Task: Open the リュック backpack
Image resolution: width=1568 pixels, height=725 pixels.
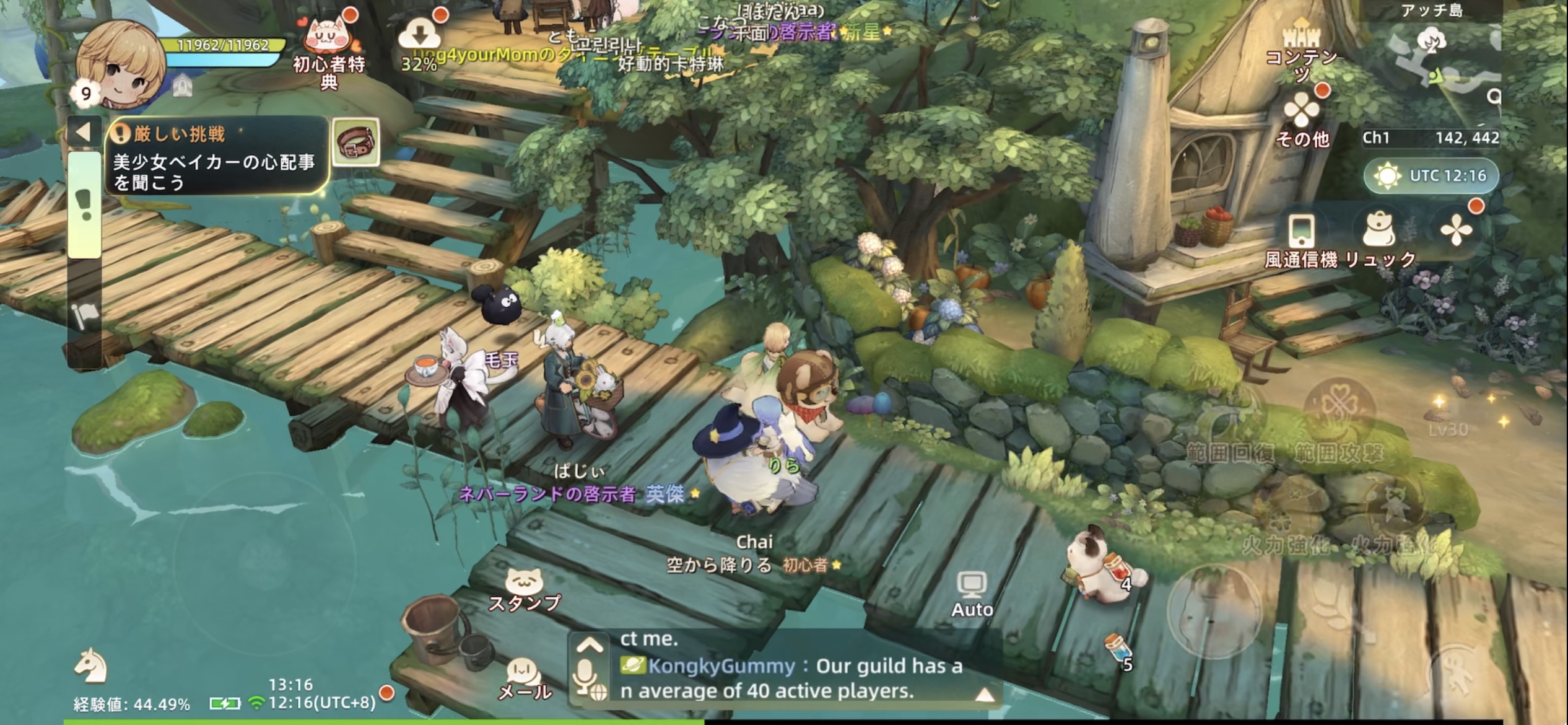Action: click(x=1380, y=239)
